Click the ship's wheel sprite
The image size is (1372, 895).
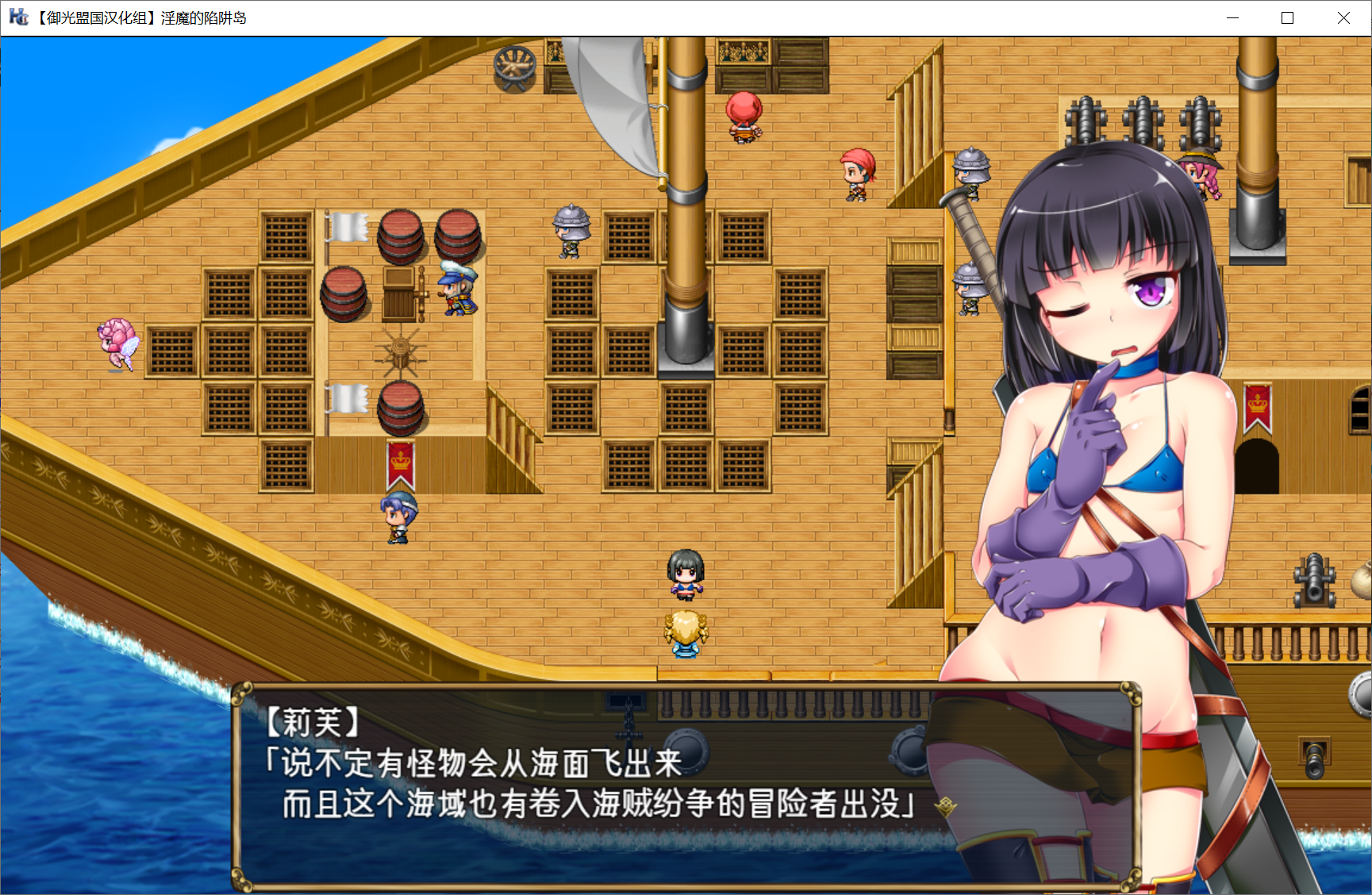pos(399,349)
